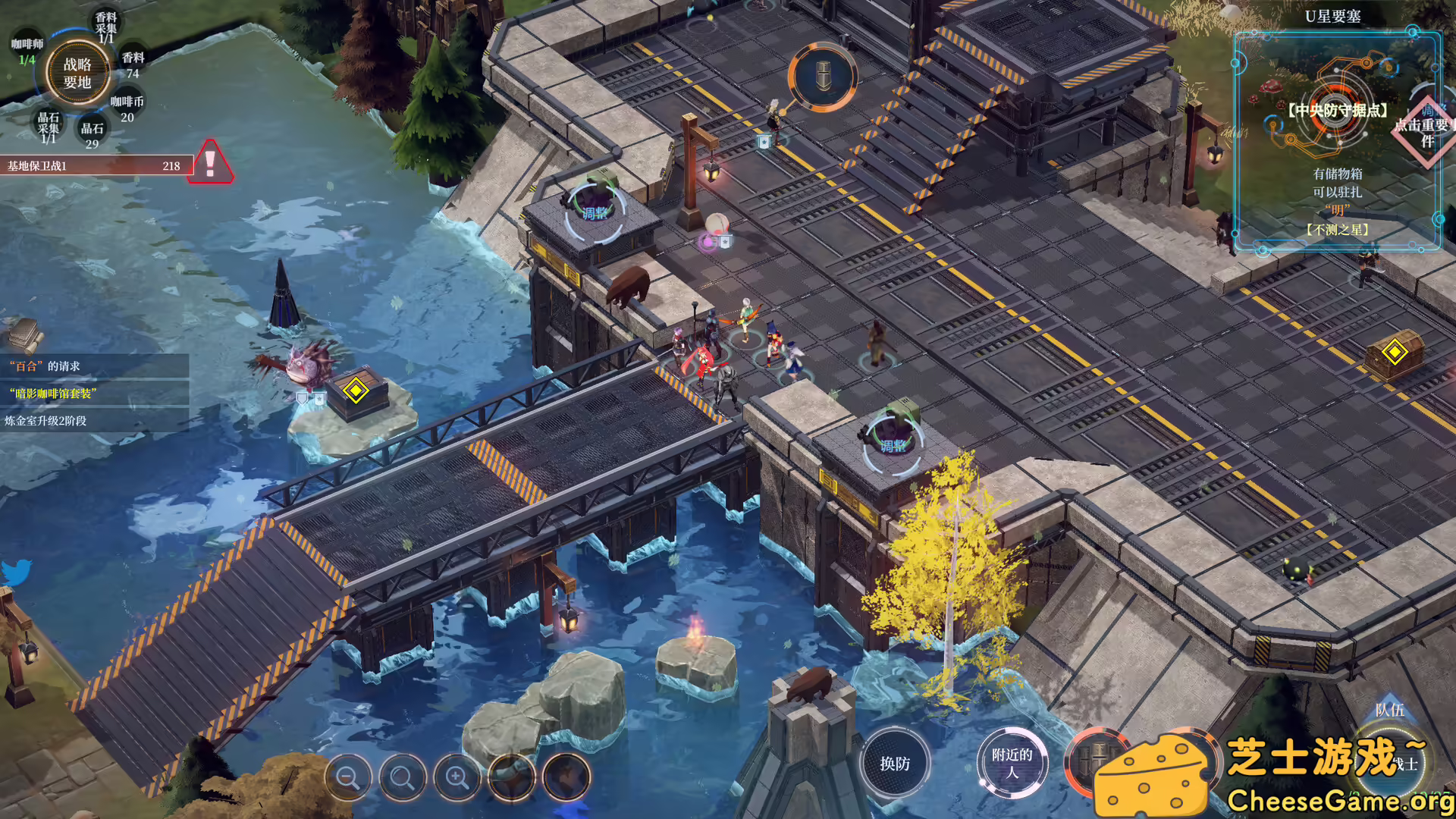Select the 炼金室升级2阶段 quest entry
1456x819 pixels.
point(94,421)
